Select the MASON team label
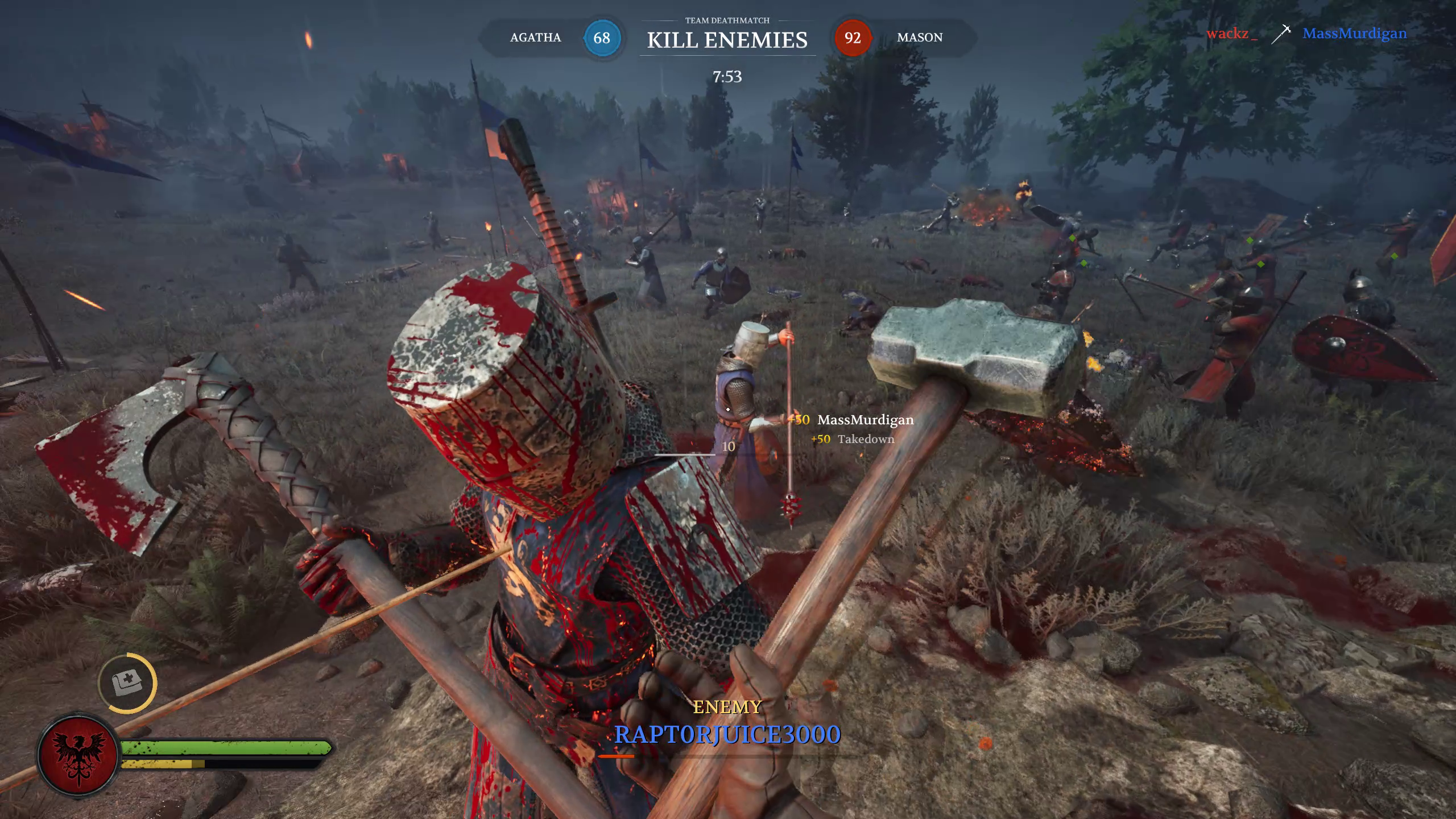Screen dimensions: 1456x819 click(x=920, y=38)
